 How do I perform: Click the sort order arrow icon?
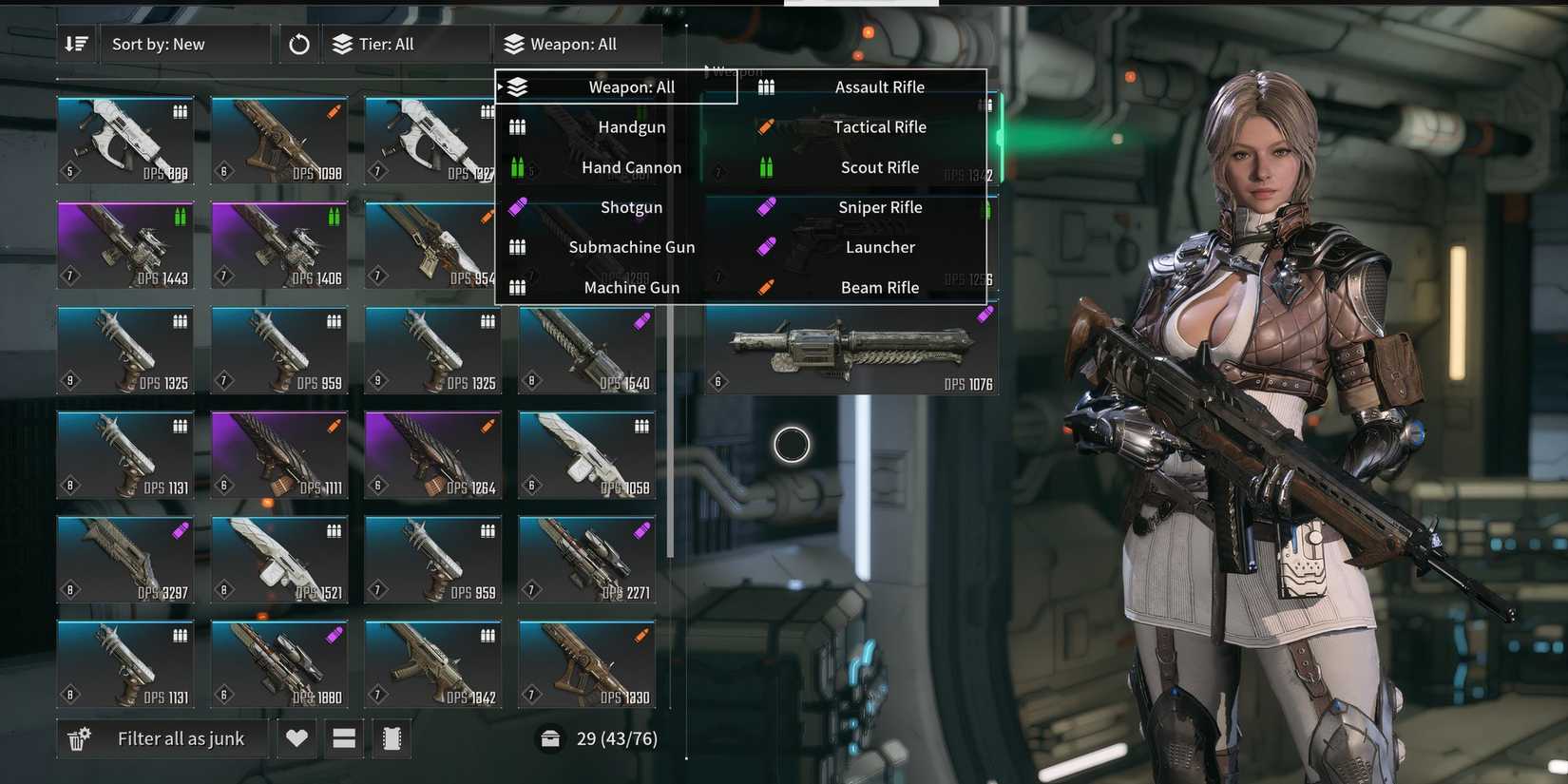coord(76,44)
